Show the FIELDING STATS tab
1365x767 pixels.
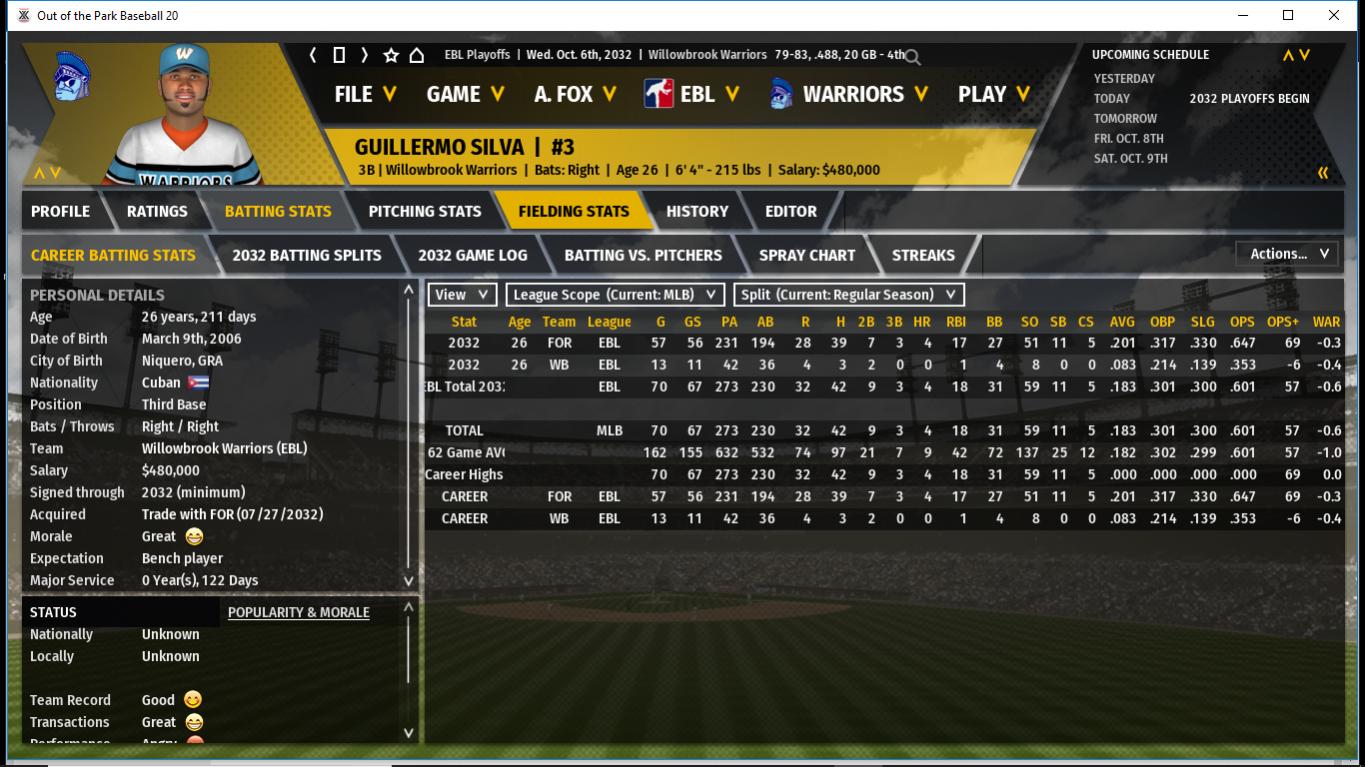point(573,211)
